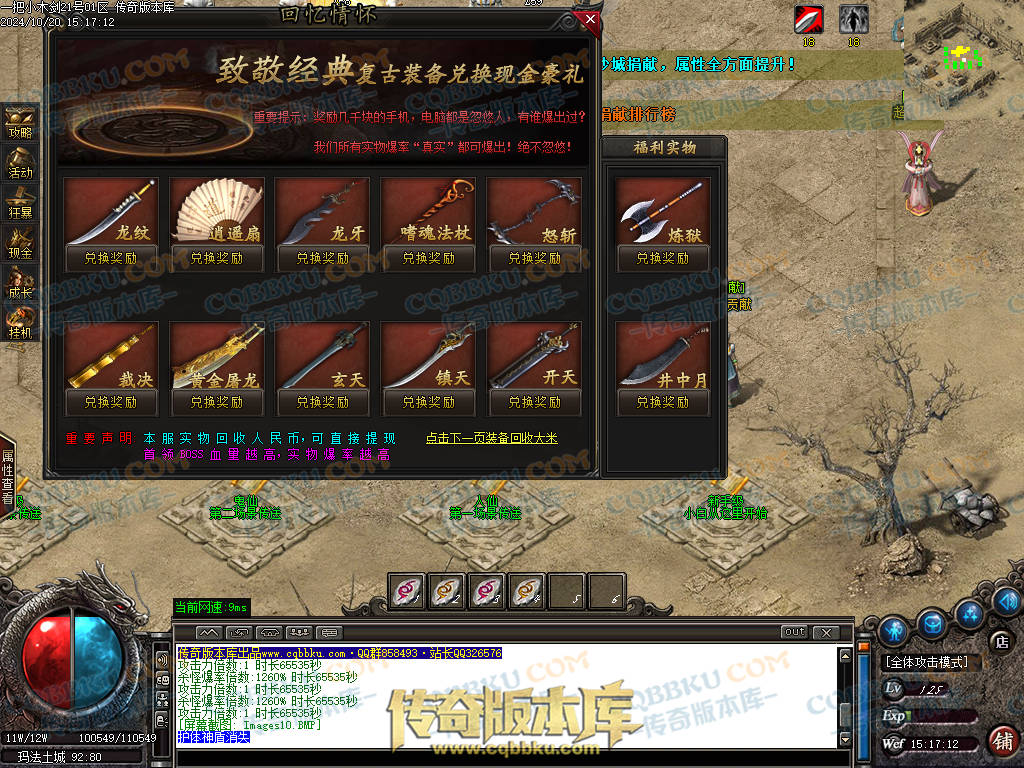The width and height of the screenshot is (1024, 768).
Task: Open the next page of equipment recycling
Action: (491, 438)
